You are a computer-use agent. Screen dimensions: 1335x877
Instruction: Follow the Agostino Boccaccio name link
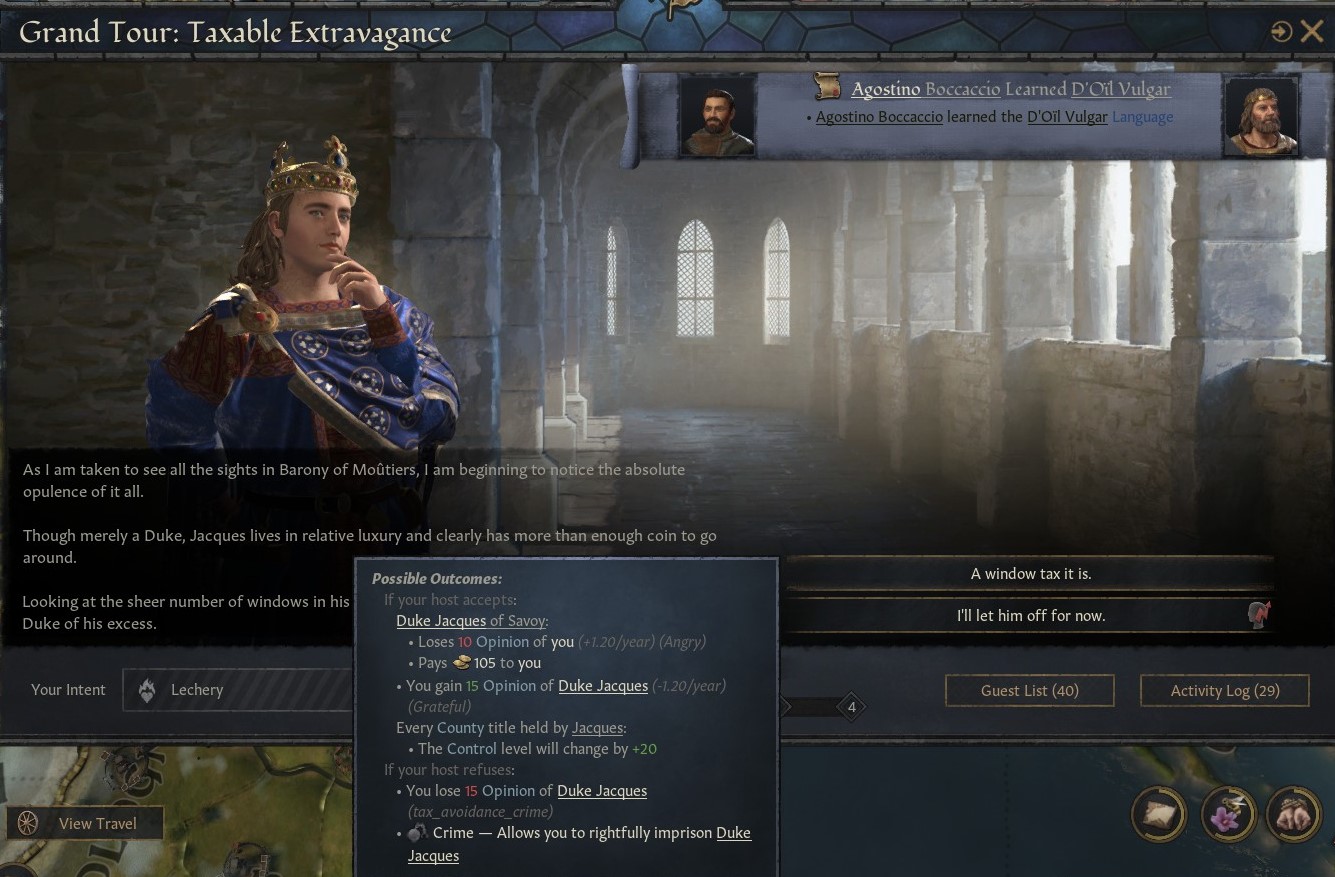(878, 116)
